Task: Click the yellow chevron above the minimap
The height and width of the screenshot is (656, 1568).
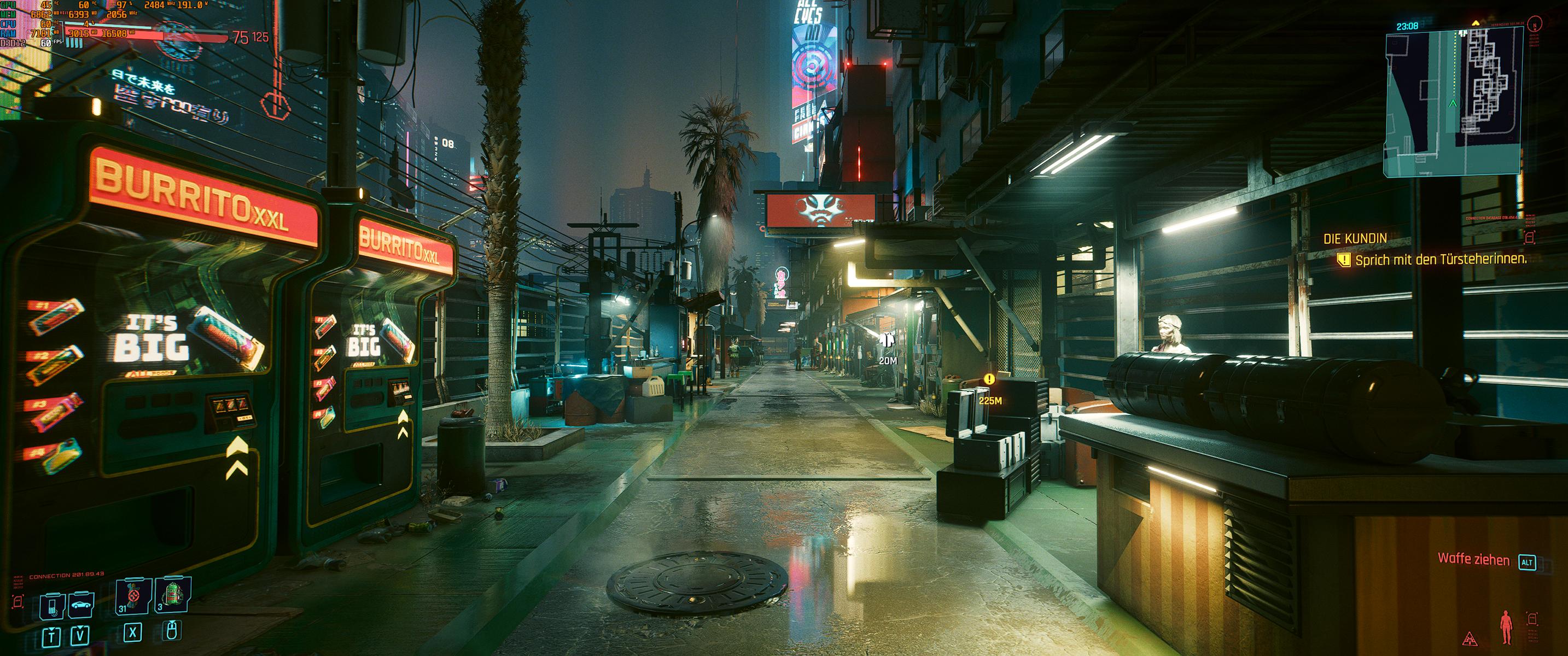Action: click(1476, 23)
